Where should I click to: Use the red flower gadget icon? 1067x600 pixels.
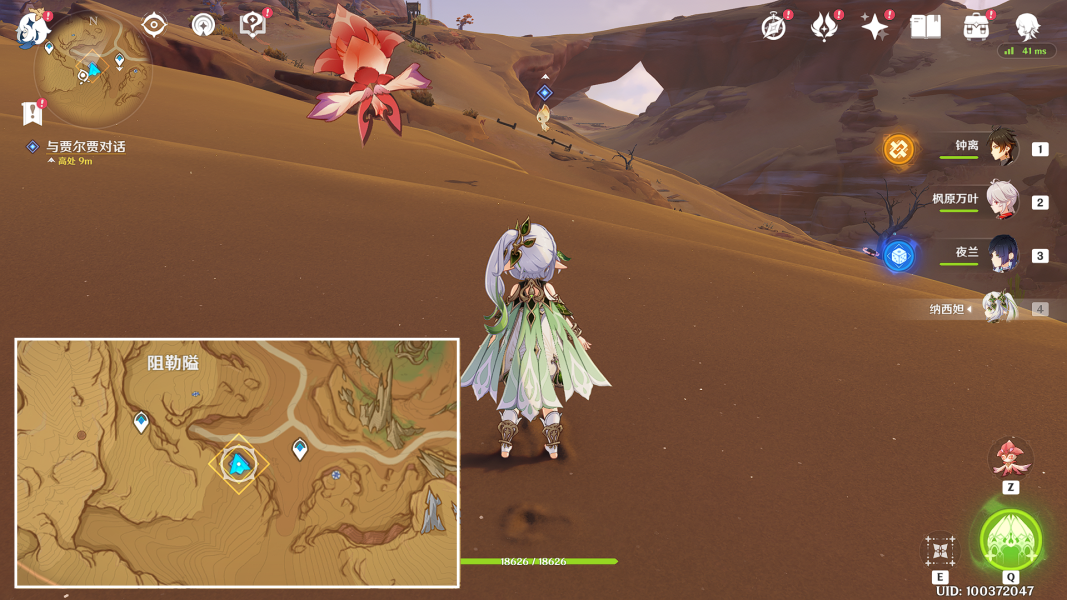pos(1010,458)
